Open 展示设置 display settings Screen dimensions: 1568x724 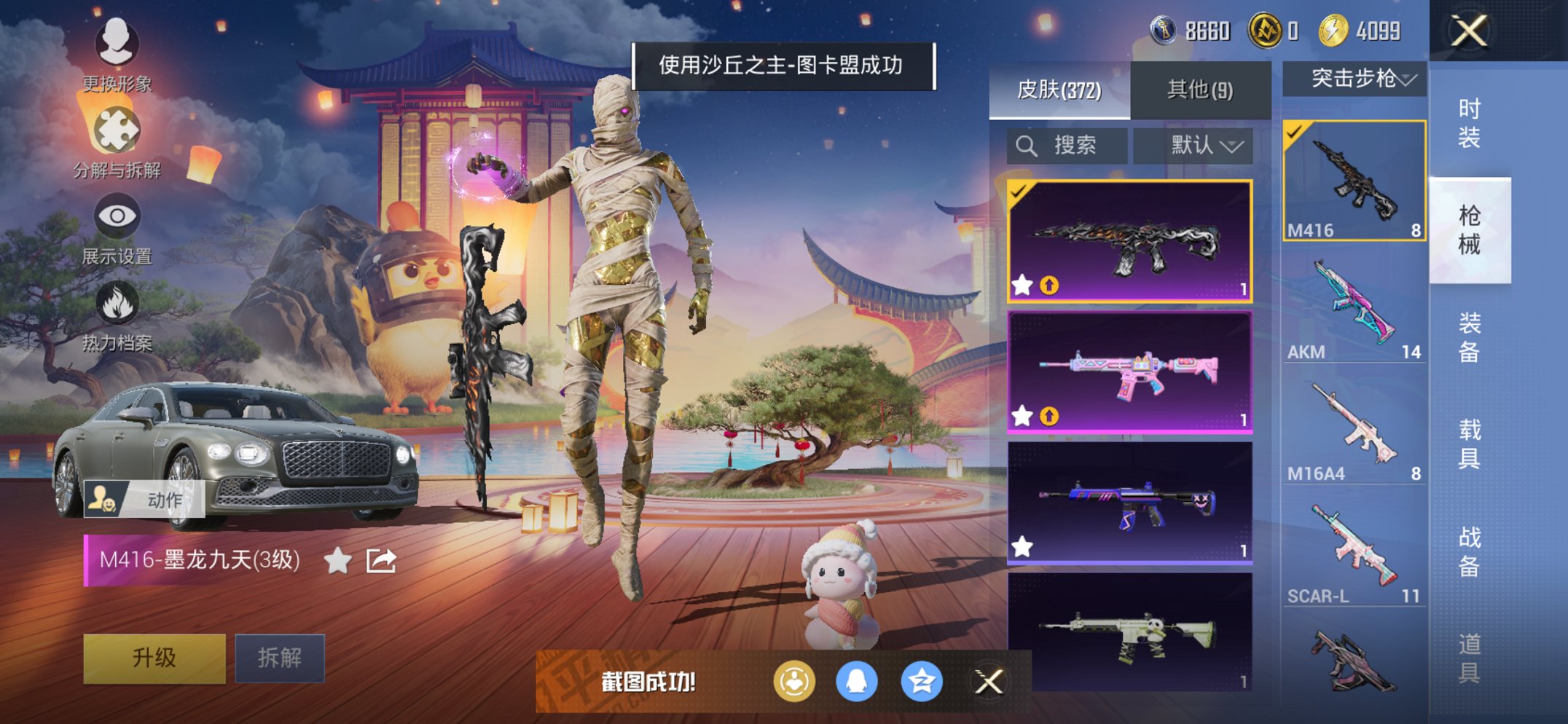117,215
